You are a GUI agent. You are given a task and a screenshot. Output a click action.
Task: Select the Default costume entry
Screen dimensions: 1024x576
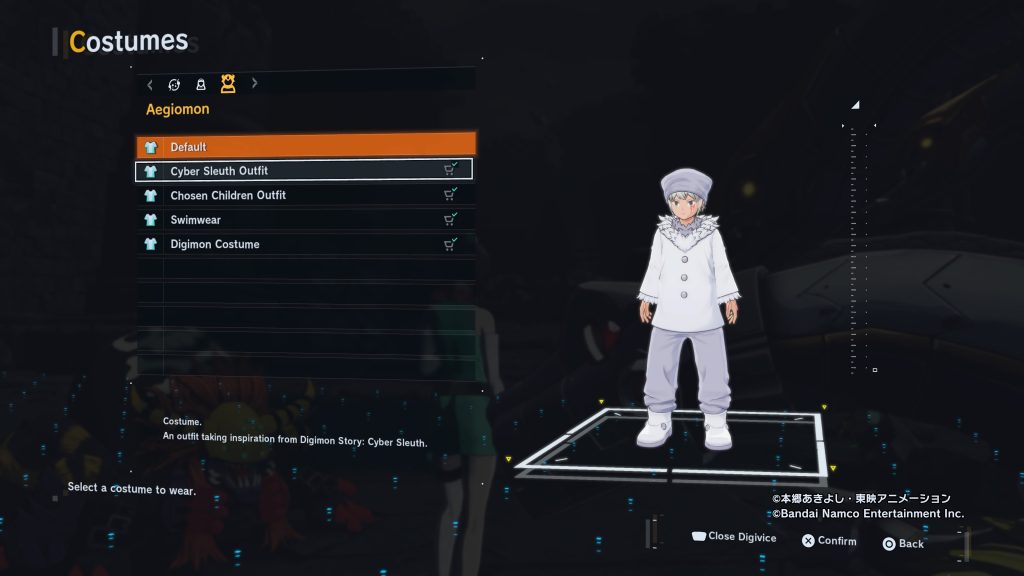click(x=305, y=147)
